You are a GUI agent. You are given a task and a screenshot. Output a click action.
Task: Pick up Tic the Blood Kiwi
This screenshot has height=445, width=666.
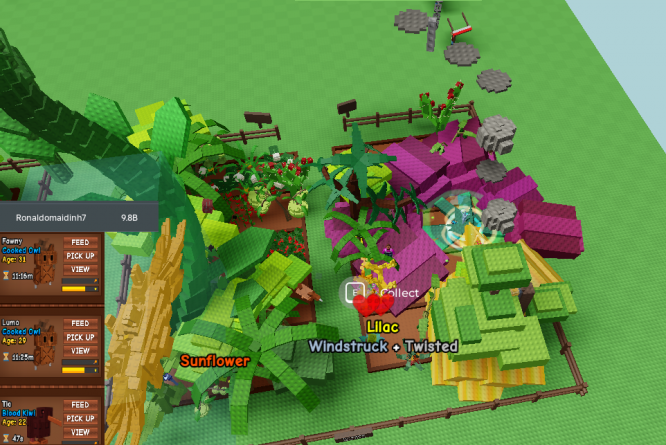coord(80,420)
